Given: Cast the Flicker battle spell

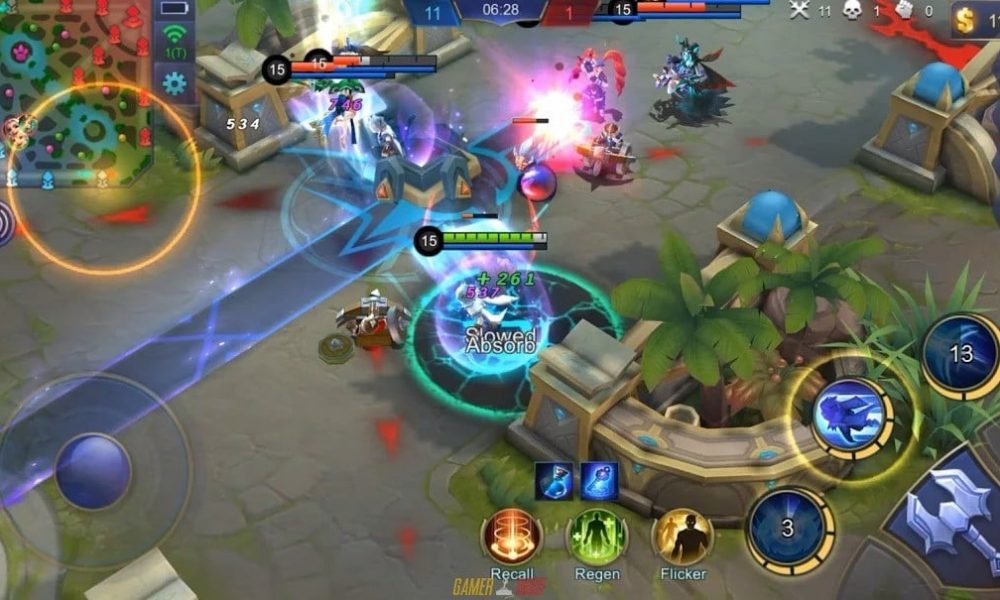Looking at the screenshot, I should click(x=682, y=537).
